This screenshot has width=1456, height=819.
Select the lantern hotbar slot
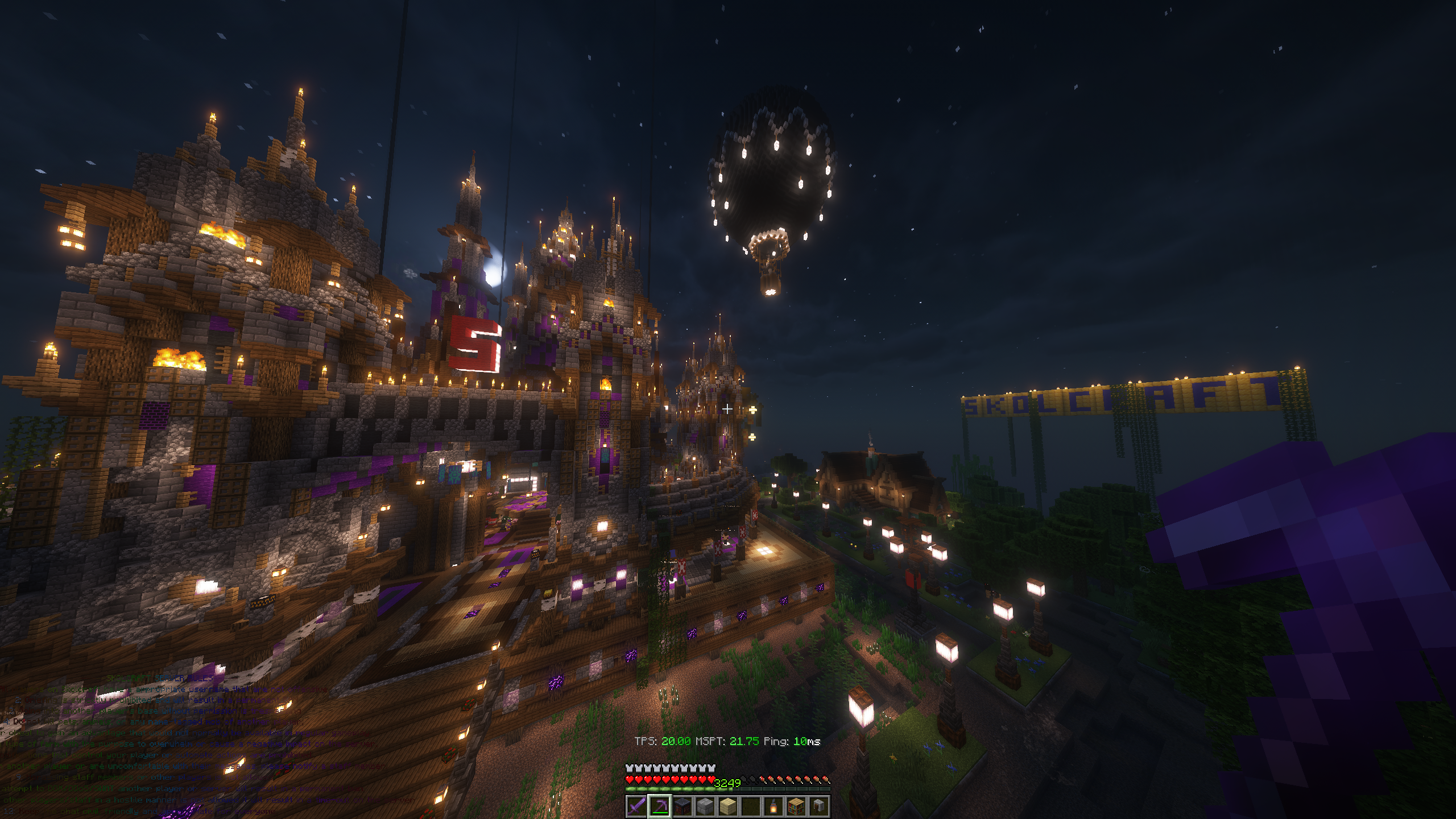[773, 806]
